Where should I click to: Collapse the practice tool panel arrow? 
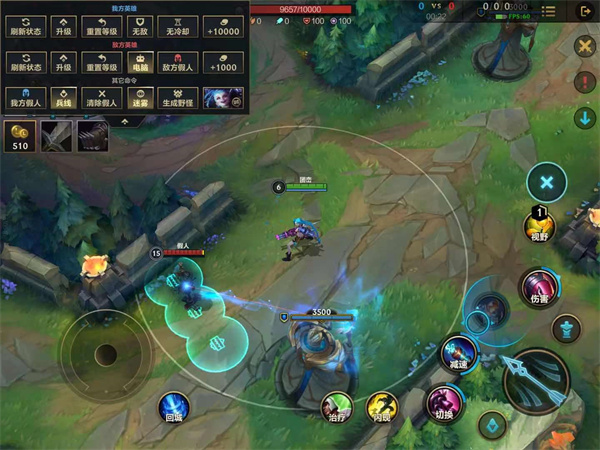pyautogui.click(x=123, y=121)
